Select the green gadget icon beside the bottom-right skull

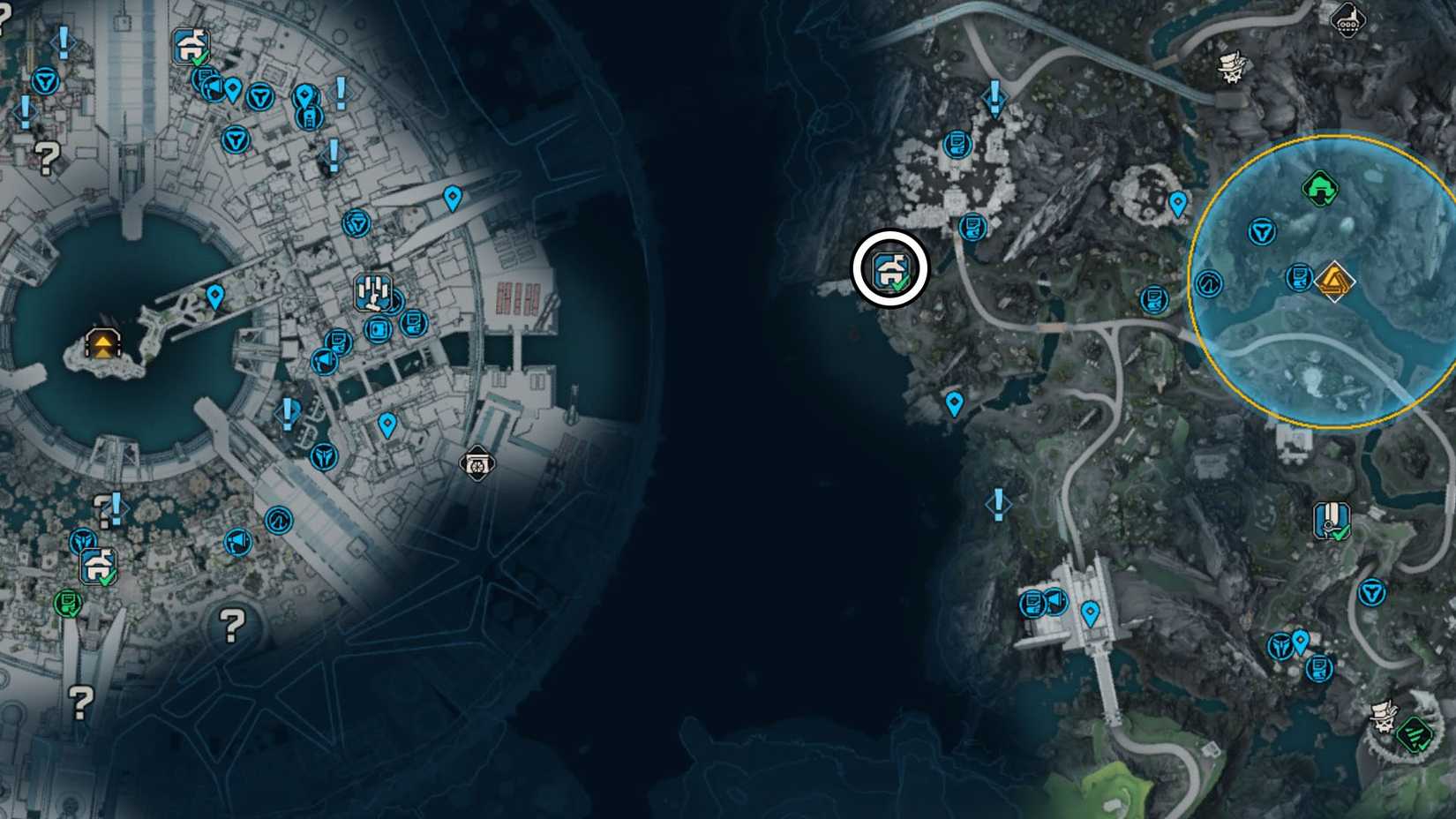click(x=1413, y=731)
